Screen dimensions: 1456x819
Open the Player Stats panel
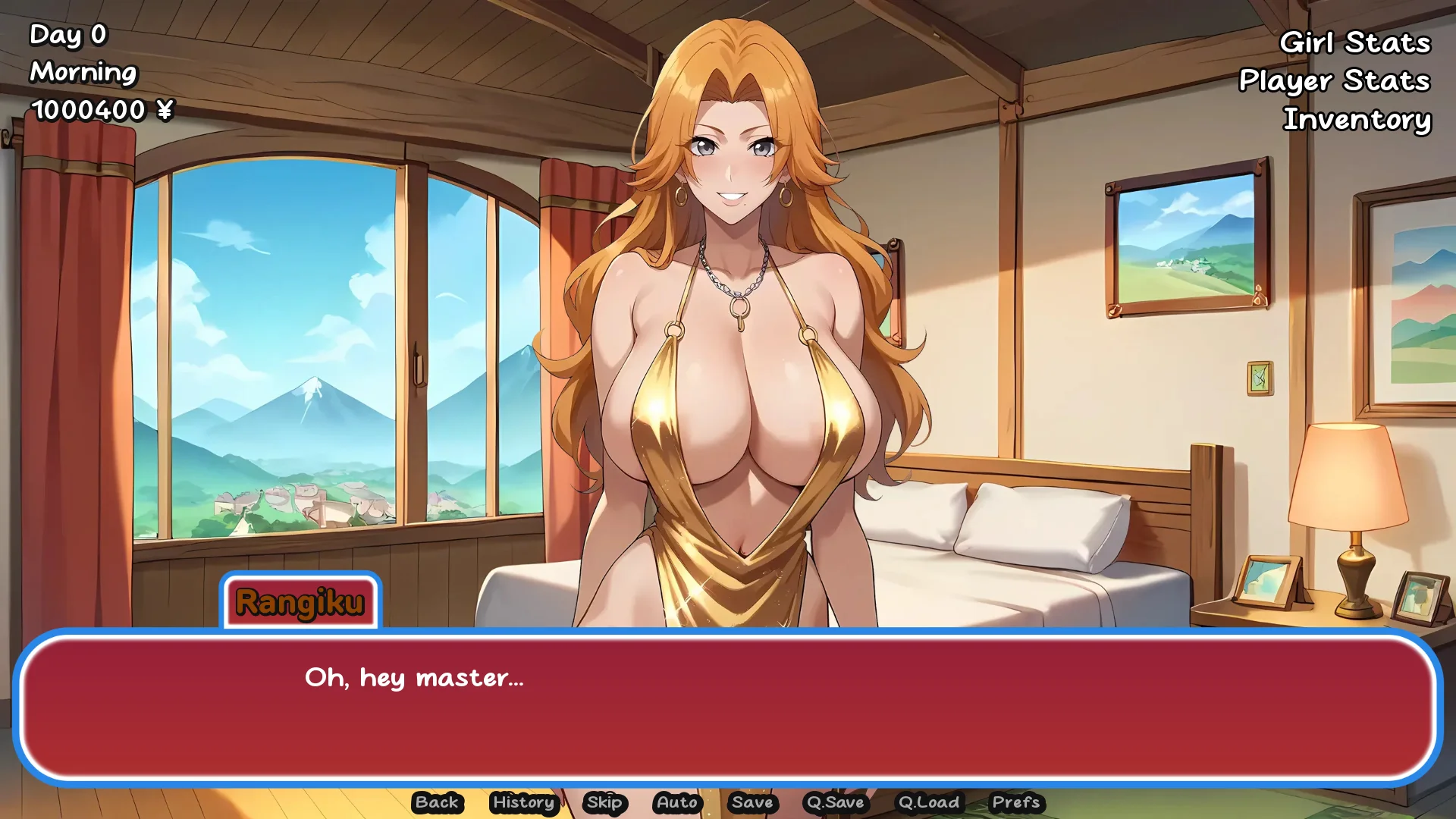(x=1334, y=80)
